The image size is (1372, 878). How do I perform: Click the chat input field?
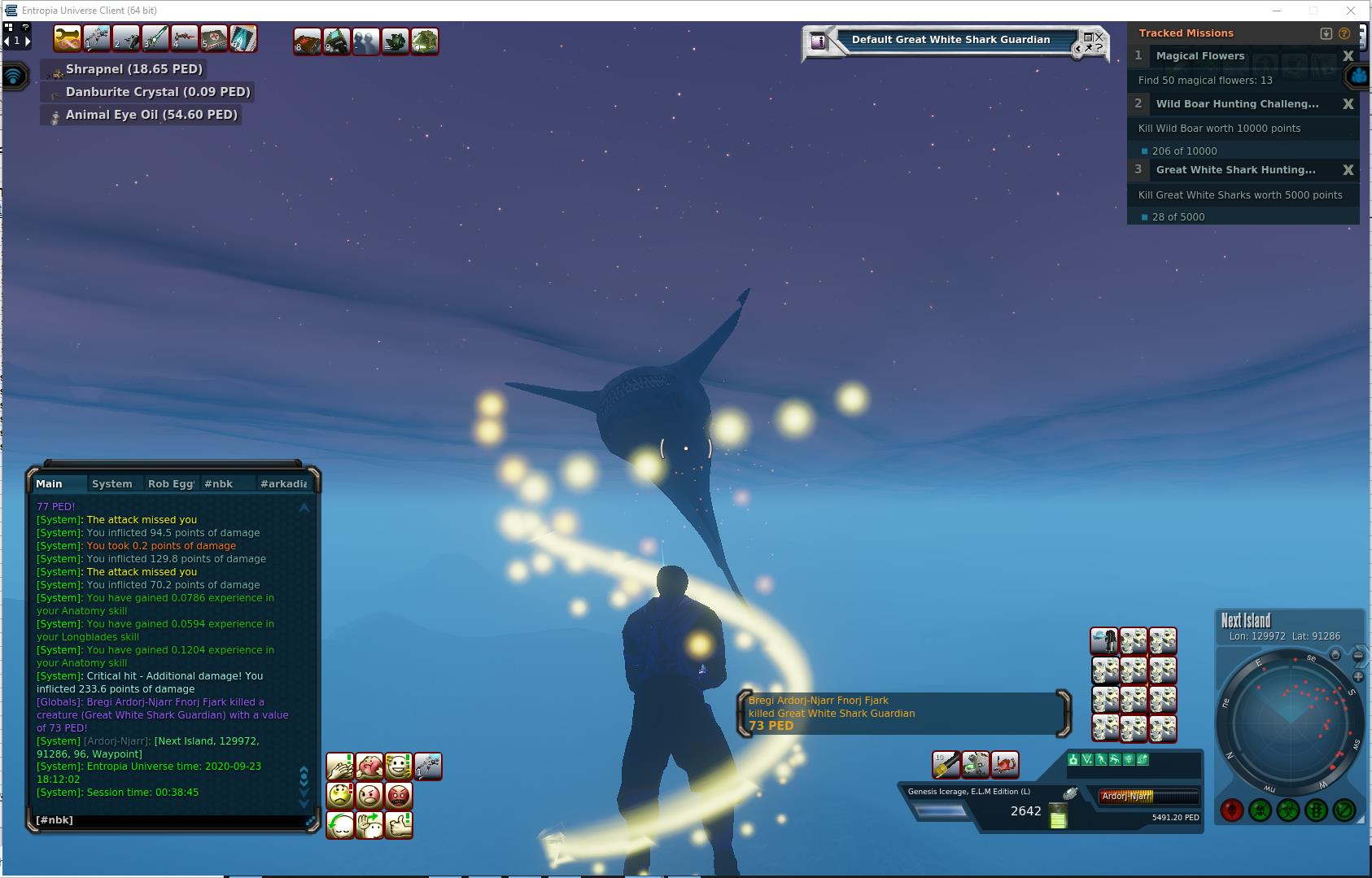click(171, 819)
